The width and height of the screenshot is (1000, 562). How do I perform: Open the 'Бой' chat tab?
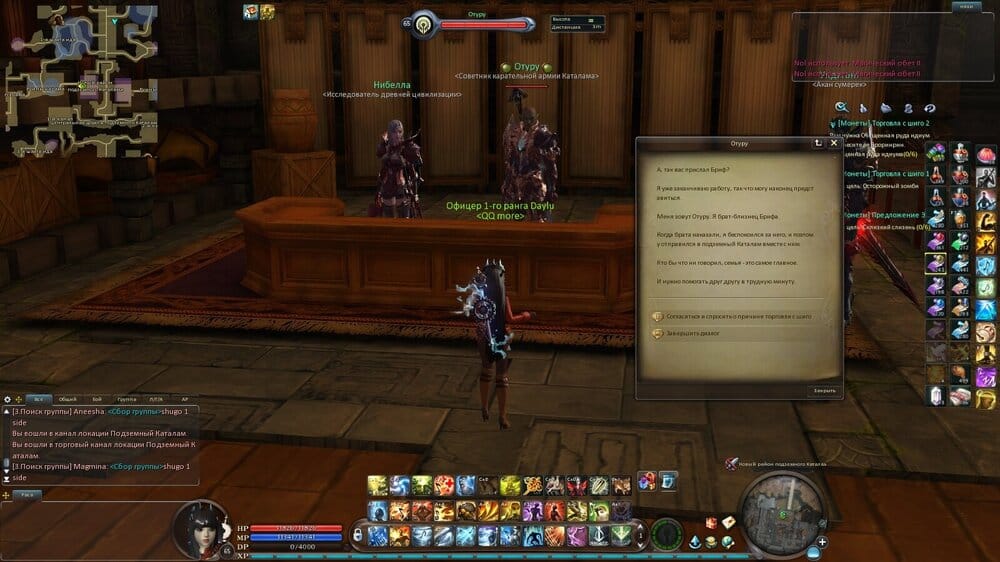tap(96, 398)
